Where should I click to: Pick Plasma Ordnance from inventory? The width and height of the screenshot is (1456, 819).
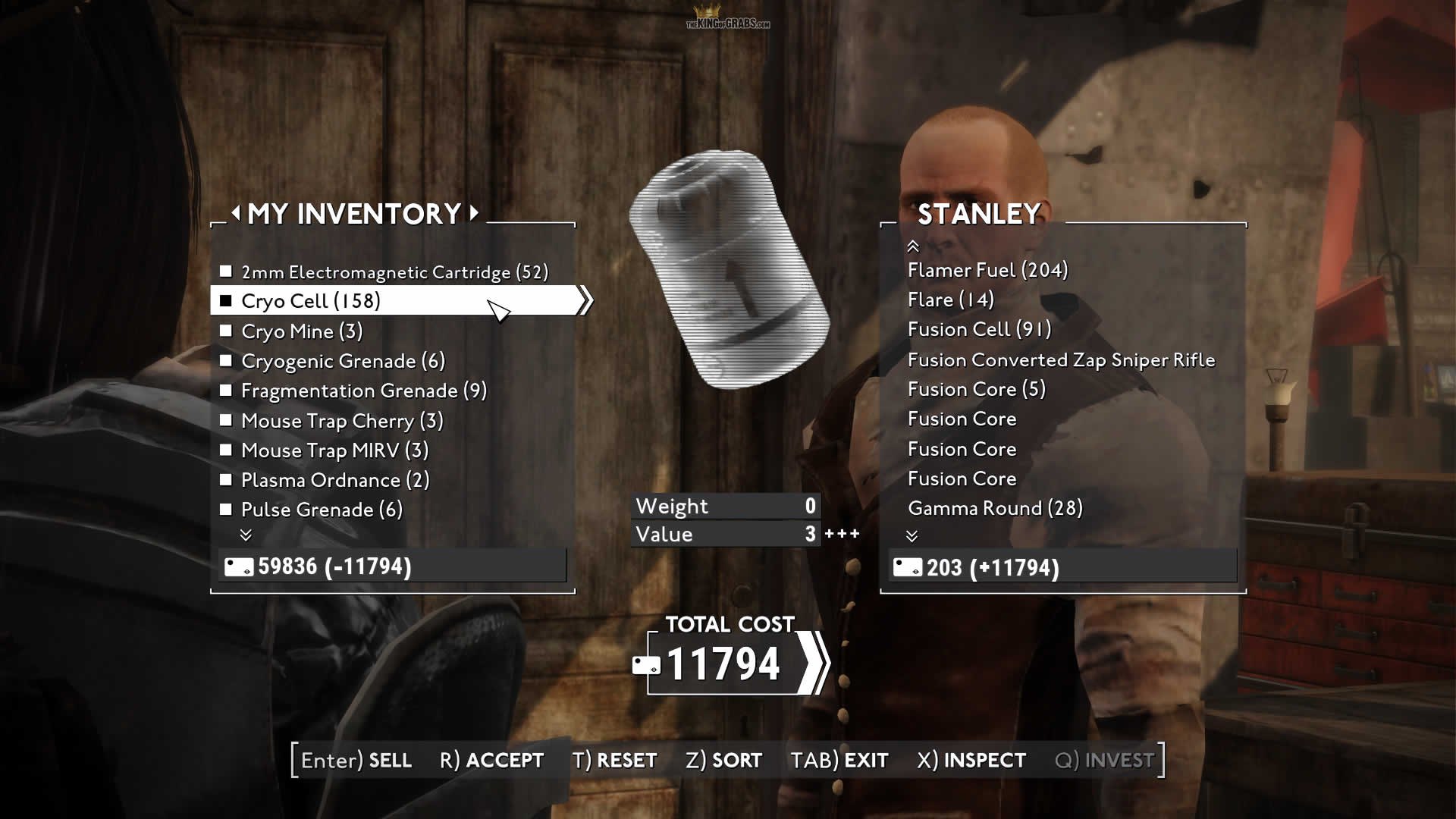click(334, 480)
